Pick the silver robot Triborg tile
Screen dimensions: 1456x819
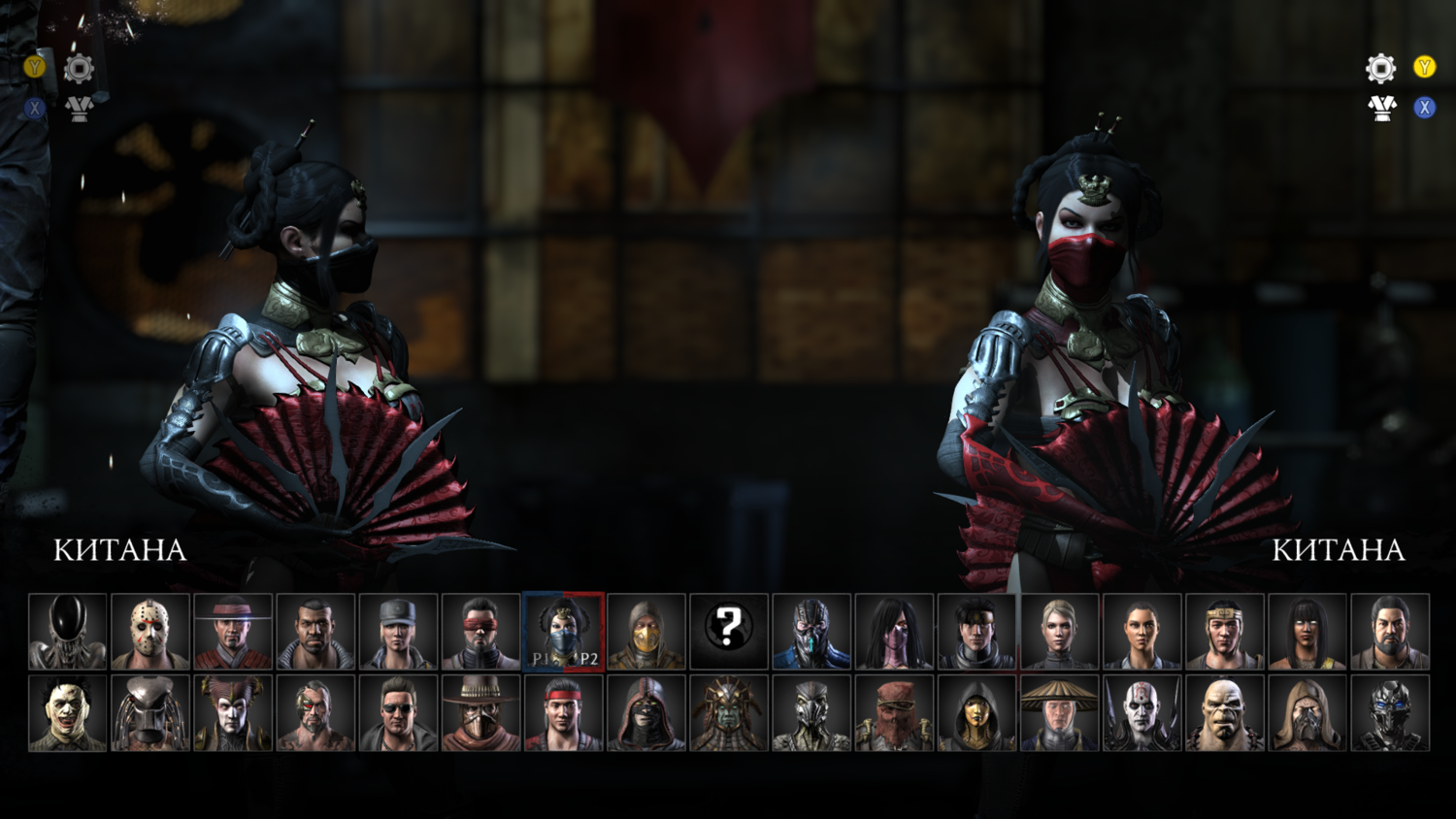[1390, 714]
